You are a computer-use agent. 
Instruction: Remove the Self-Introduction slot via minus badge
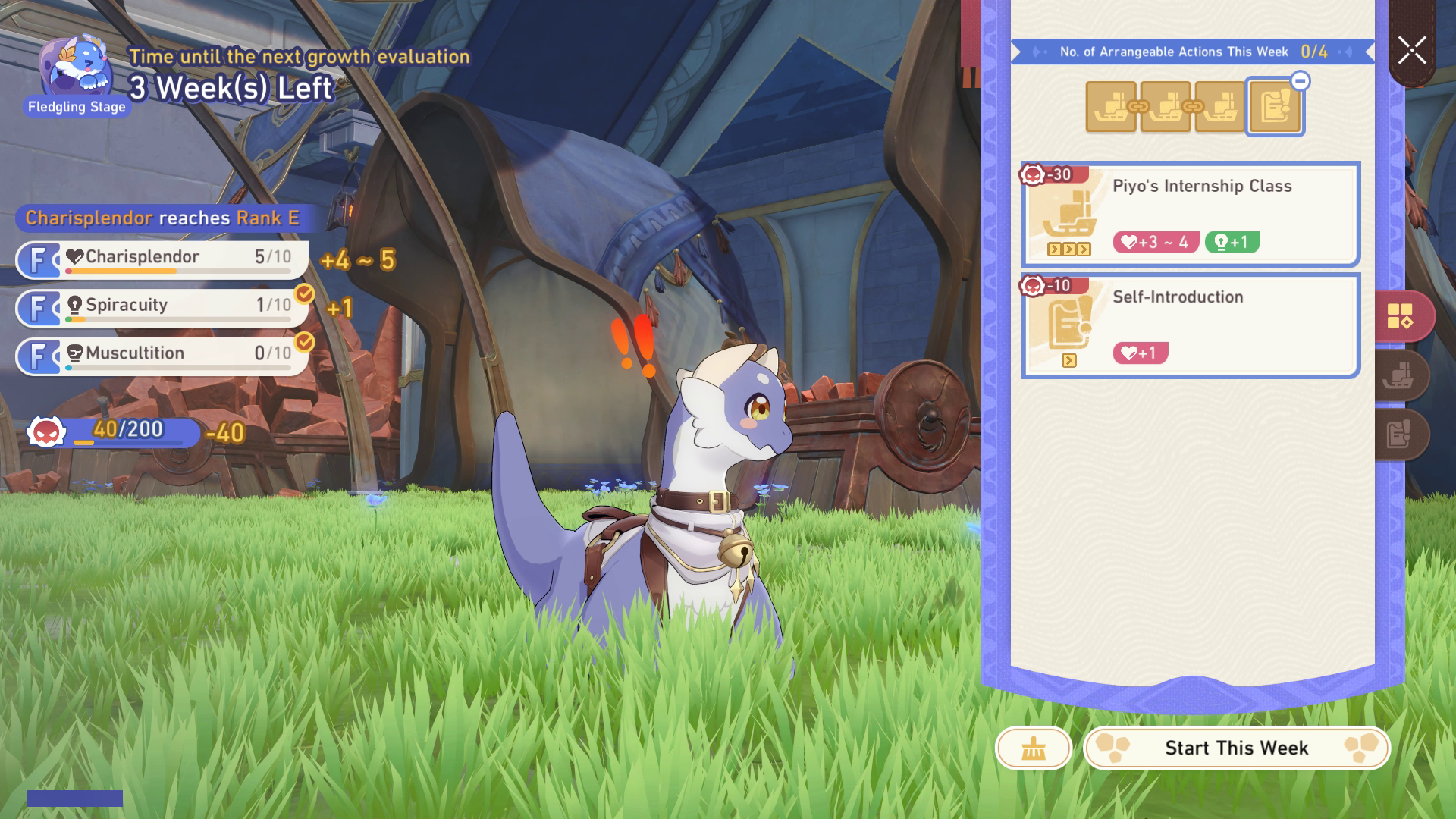(1300, 81)
